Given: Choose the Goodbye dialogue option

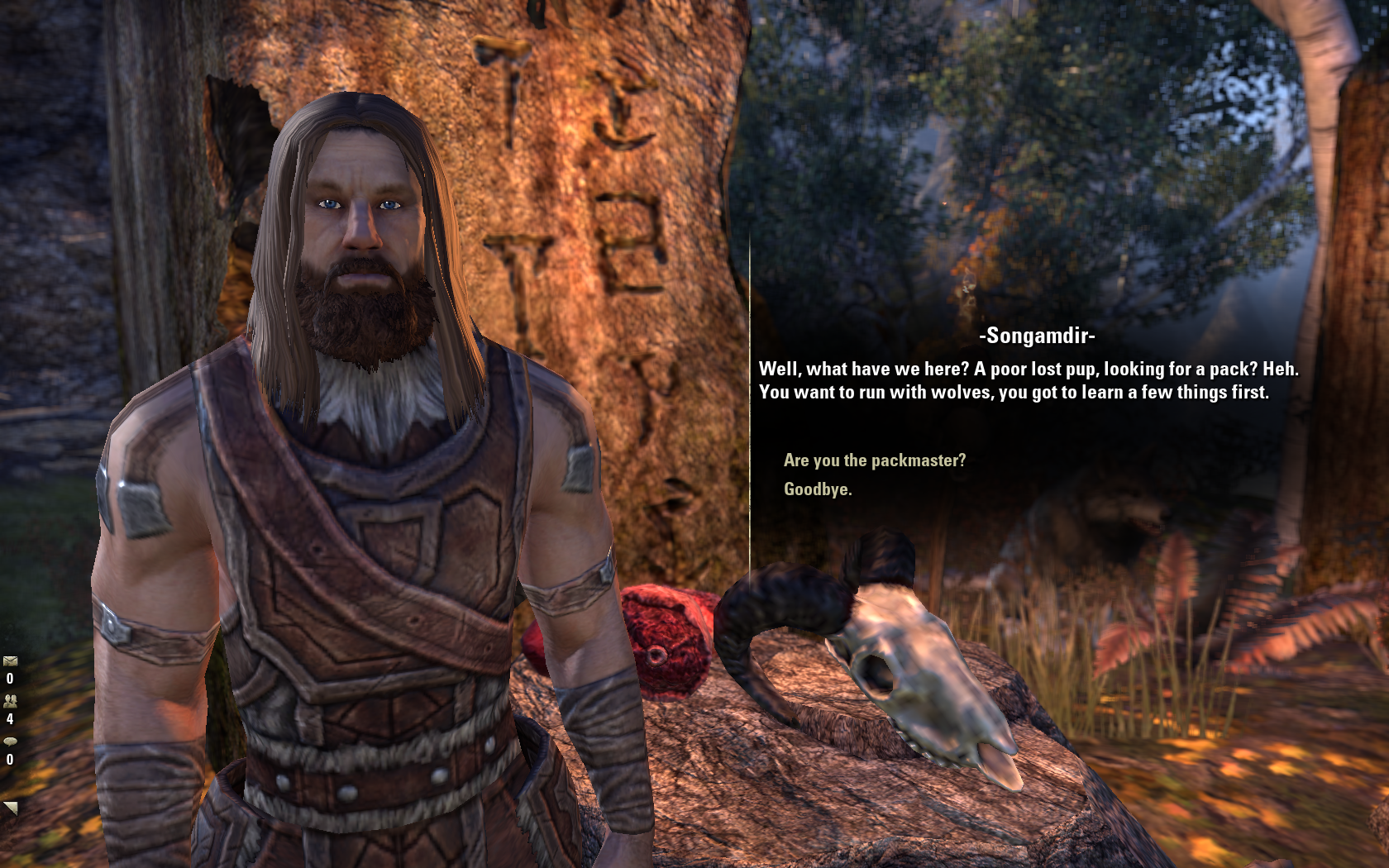Looking at the screenshot, I should pos(817,489).
